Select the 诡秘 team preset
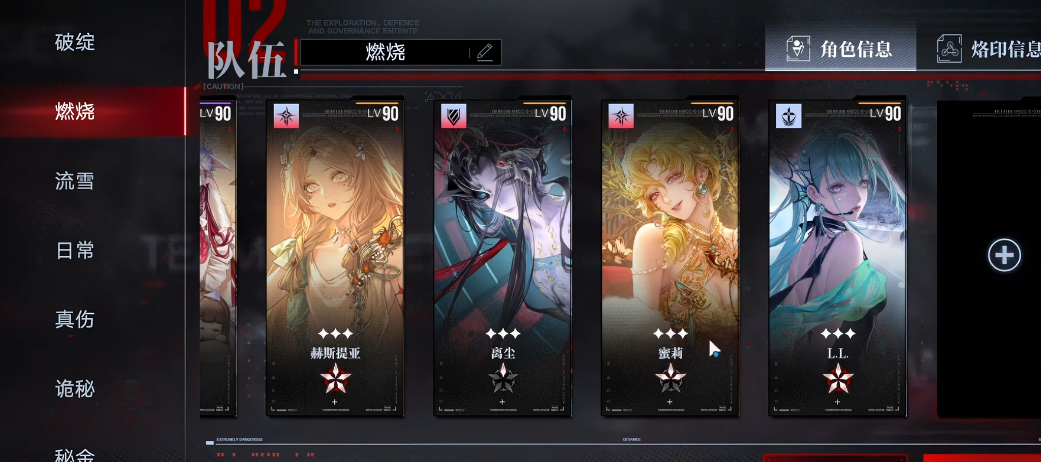The height and width of the screenshot is (462, 1041). point(75,389)
